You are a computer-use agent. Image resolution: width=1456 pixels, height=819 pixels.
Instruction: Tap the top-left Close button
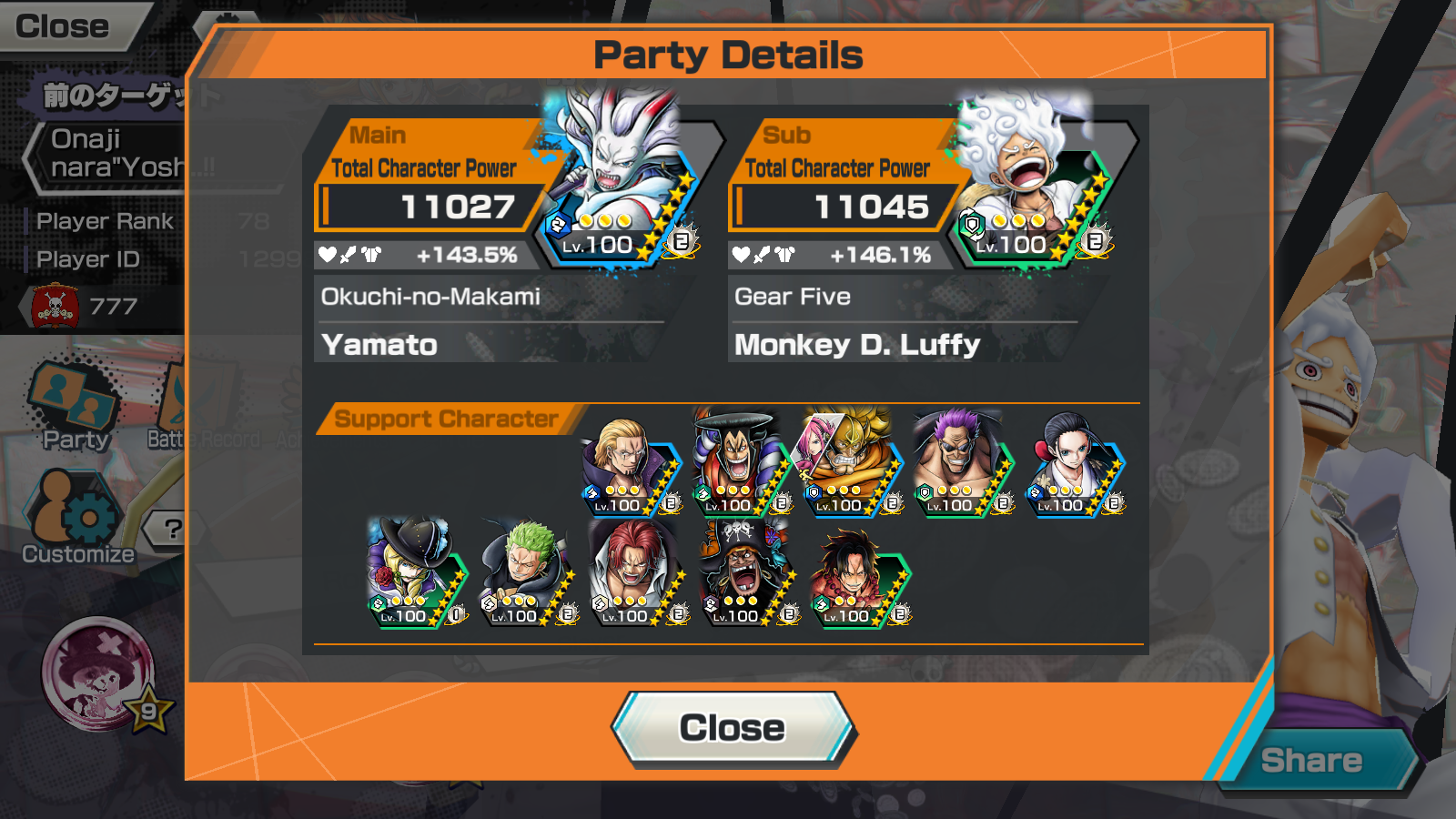64,27
